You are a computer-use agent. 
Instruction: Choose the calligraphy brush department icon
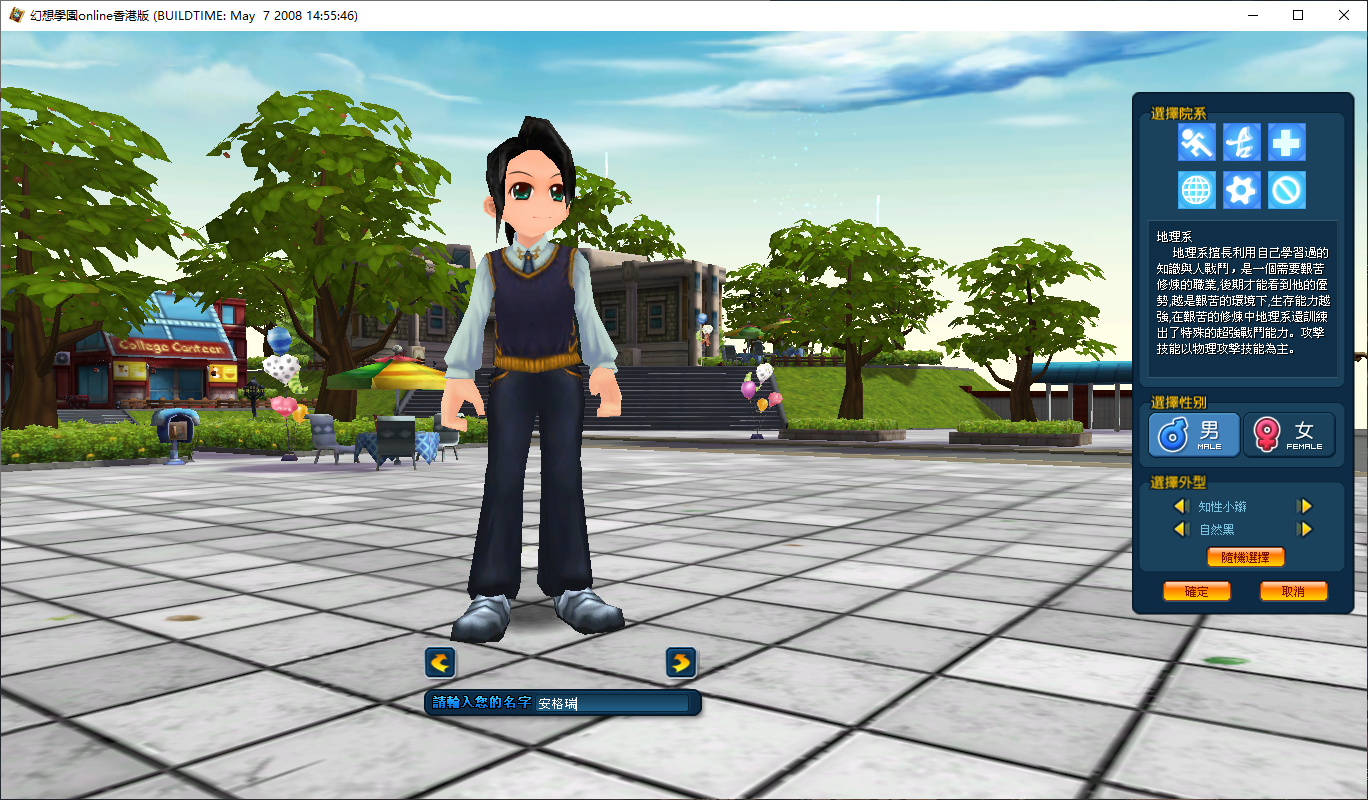pyautogui.click(x=1241, y=143)
